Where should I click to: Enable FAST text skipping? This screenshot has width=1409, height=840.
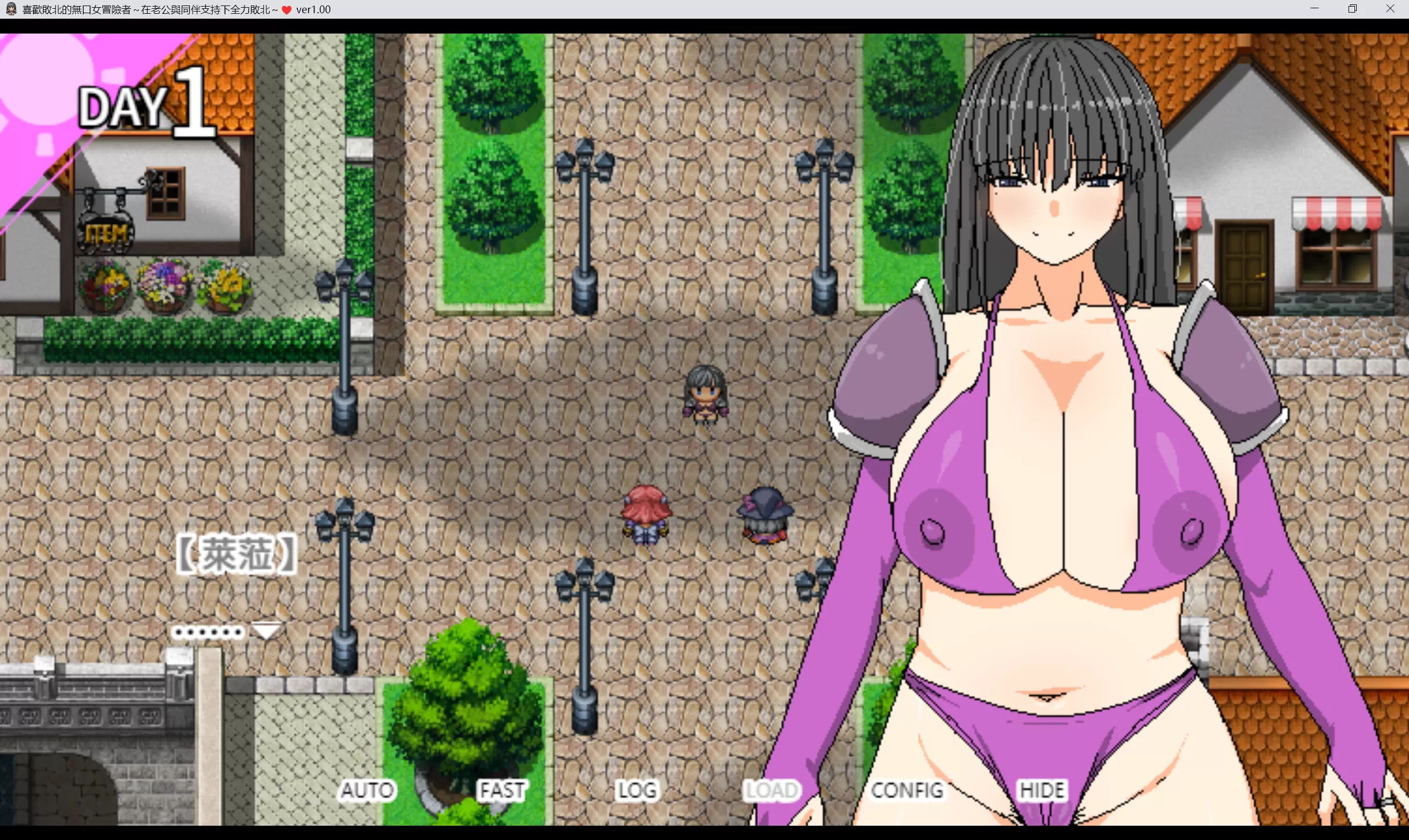[x=503, y=790]
